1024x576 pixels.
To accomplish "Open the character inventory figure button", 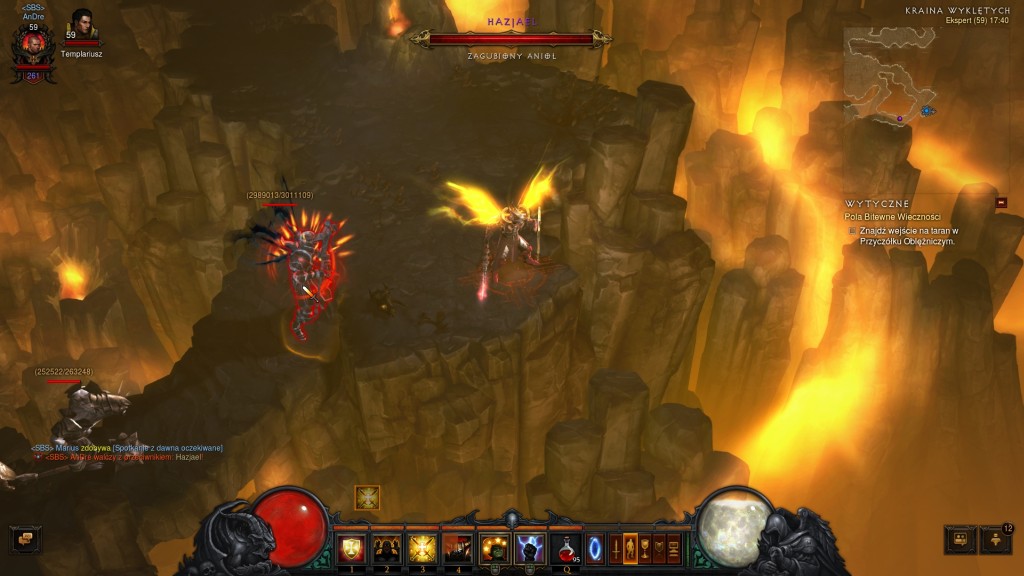I will (x=630, y=549).
